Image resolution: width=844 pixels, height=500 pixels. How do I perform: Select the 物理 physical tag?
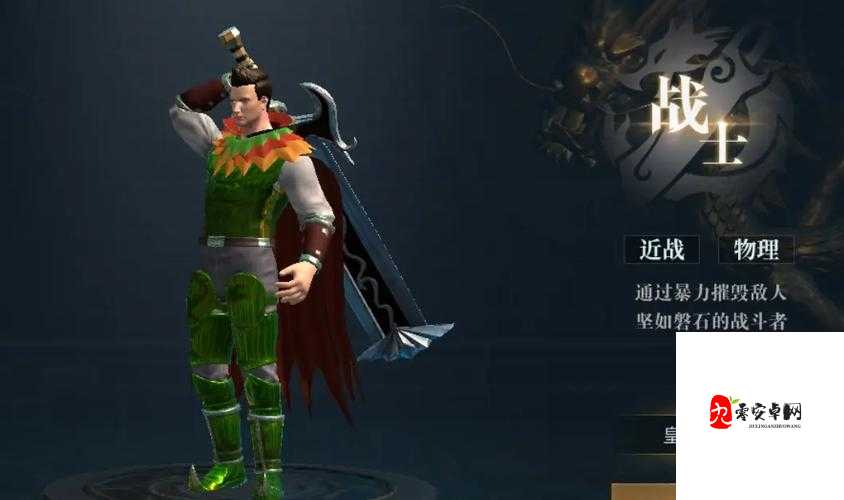755,249
